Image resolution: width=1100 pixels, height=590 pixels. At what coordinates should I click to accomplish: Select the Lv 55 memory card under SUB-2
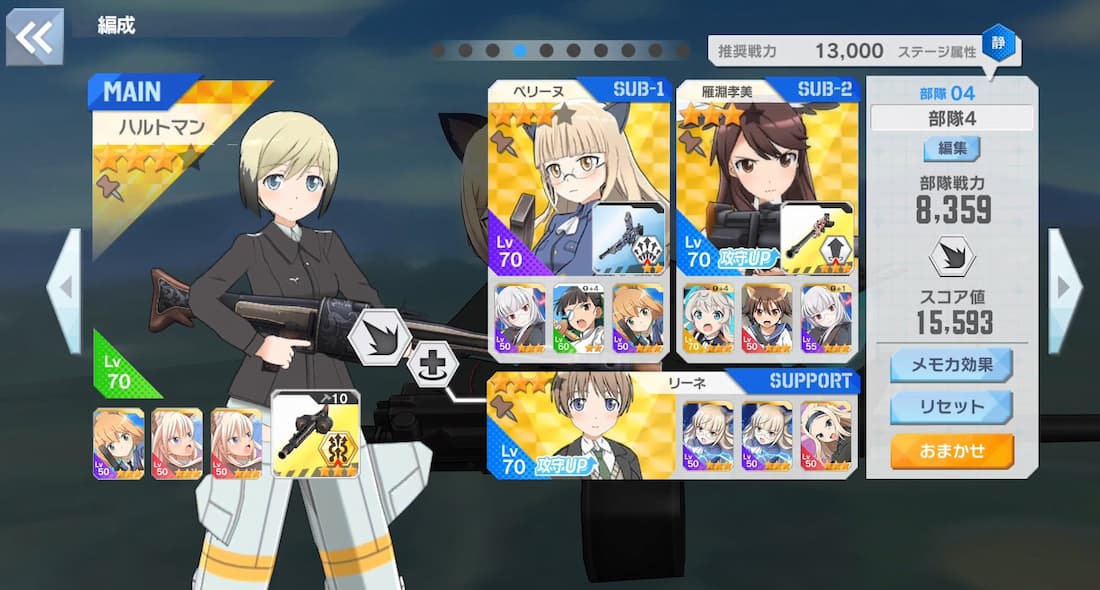[825, 318]
